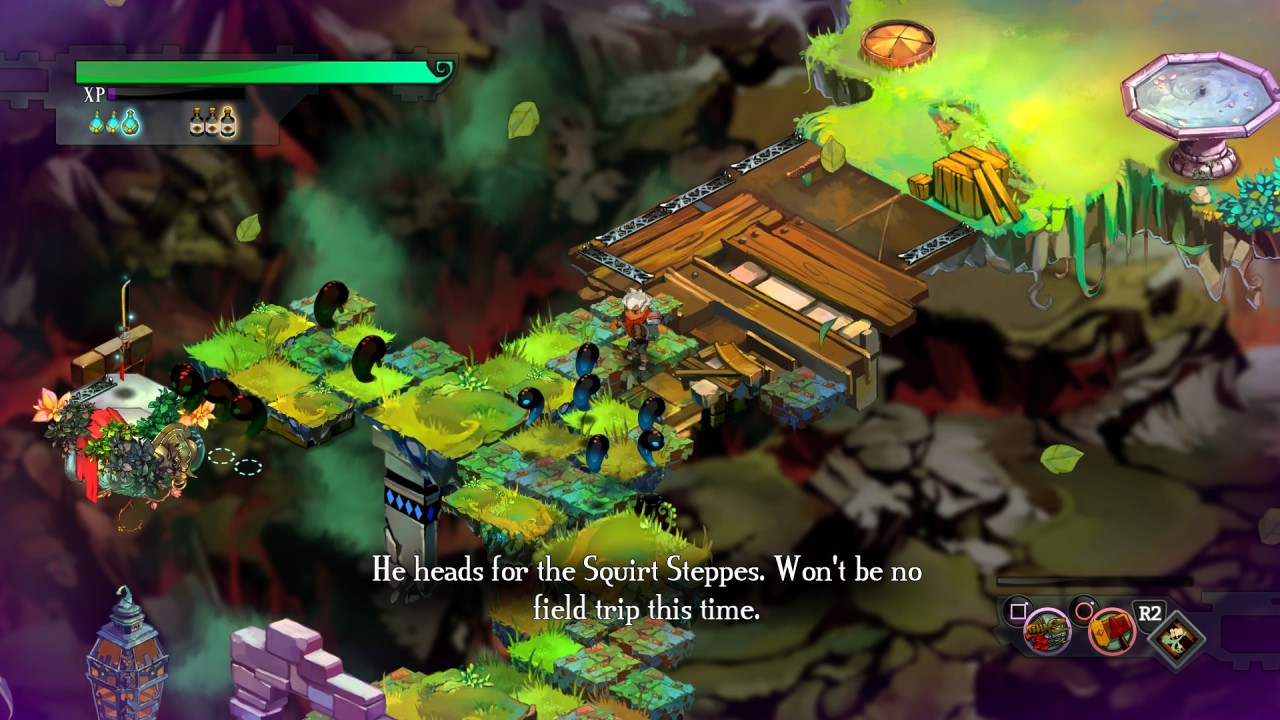Select the Cael Hammer weapon icon
The height and width of the screenshot is (720, 1280).
pos(1111,631)
